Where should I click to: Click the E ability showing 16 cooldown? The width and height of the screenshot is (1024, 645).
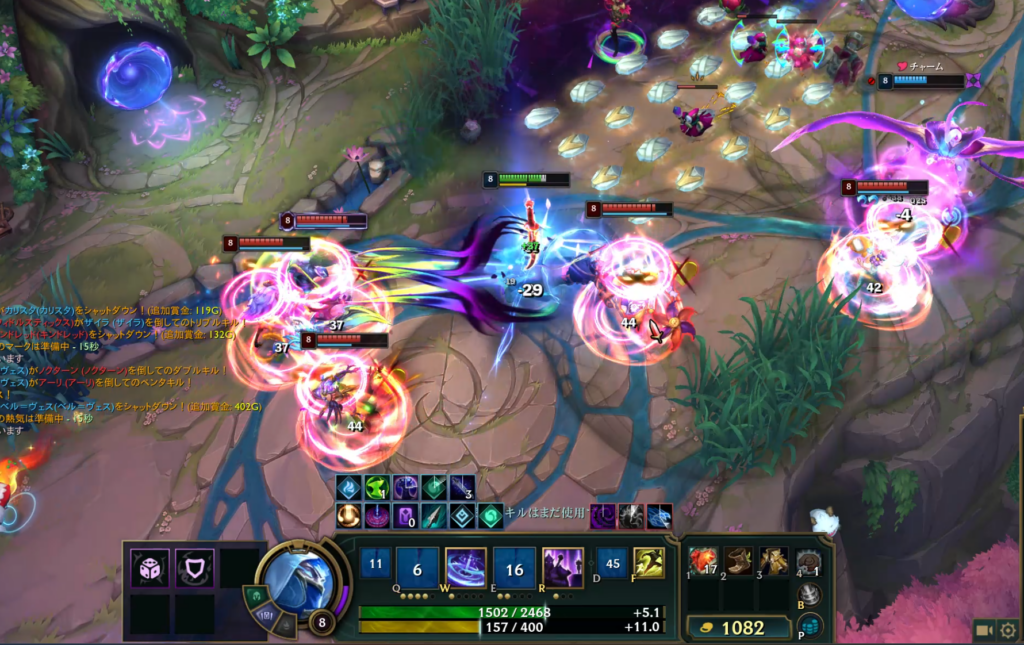click(x=514, y=568)
